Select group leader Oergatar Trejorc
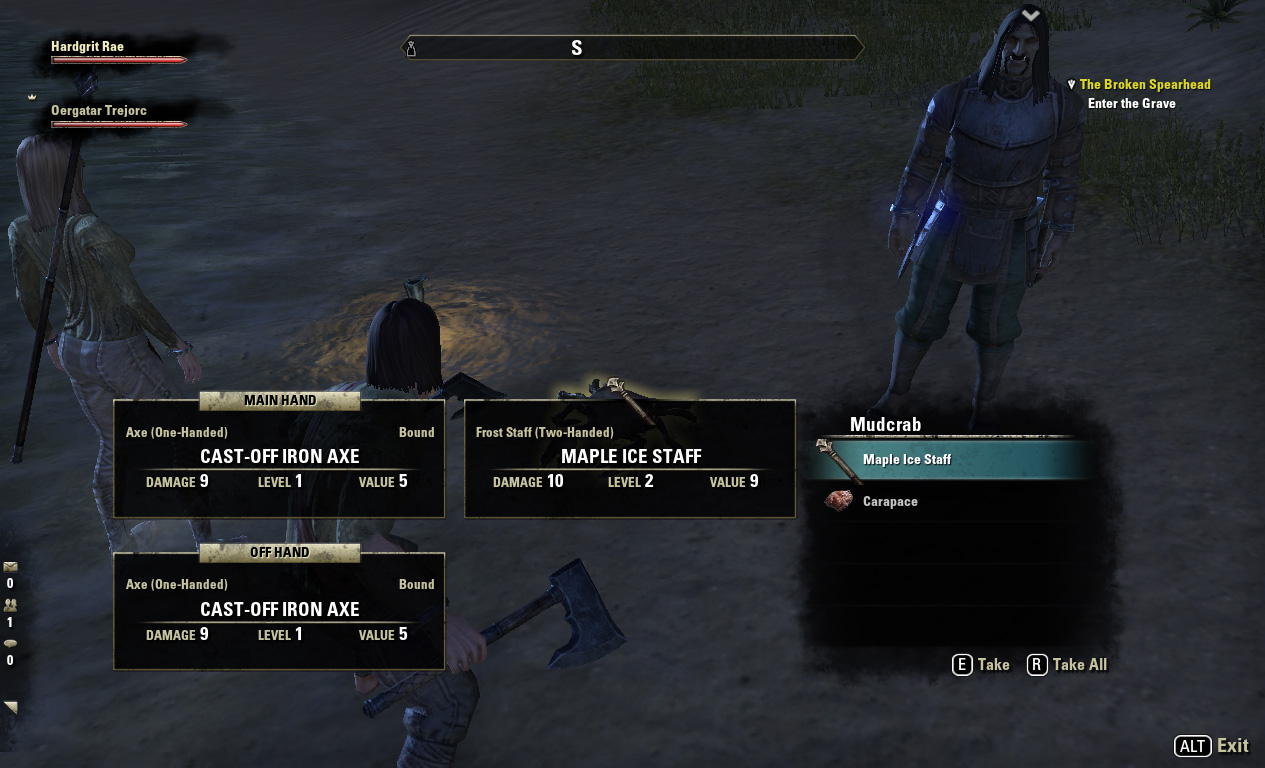 click(99, 111)
